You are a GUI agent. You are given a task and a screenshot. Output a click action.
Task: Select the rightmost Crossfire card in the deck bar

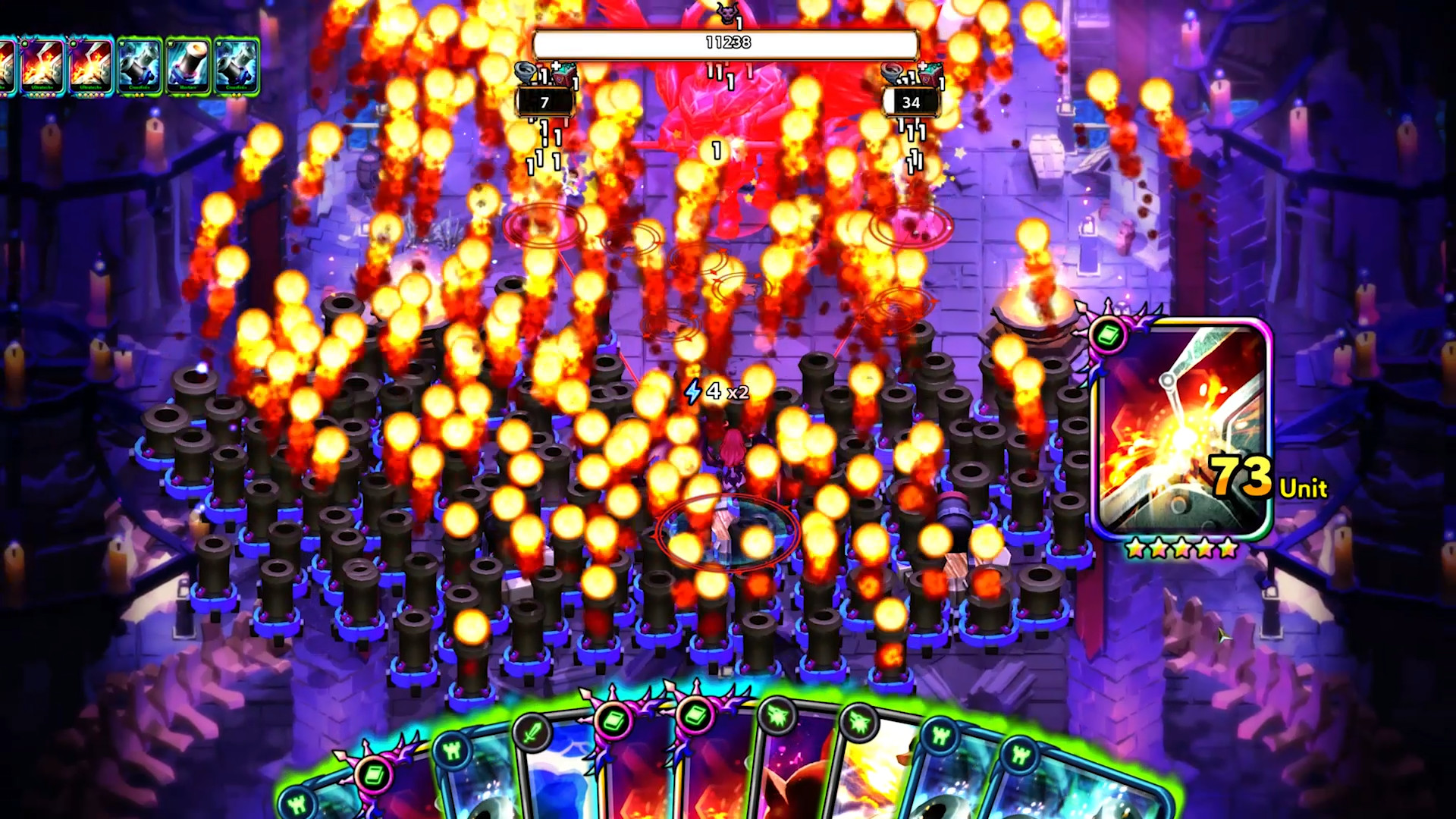tap(237, 67)
